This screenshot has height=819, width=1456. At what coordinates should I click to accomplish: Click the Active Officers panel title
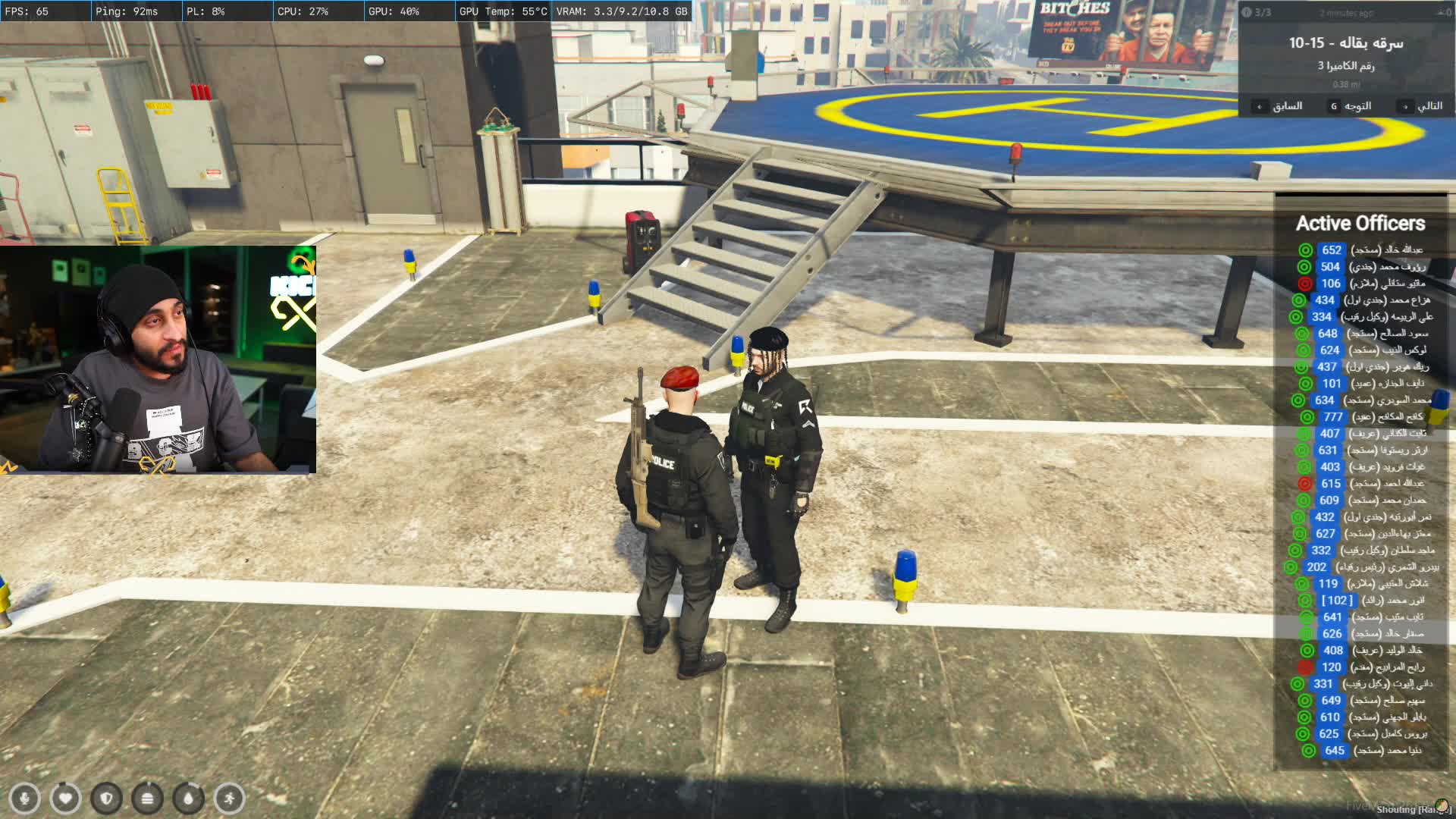click(x=1360, y=224)
